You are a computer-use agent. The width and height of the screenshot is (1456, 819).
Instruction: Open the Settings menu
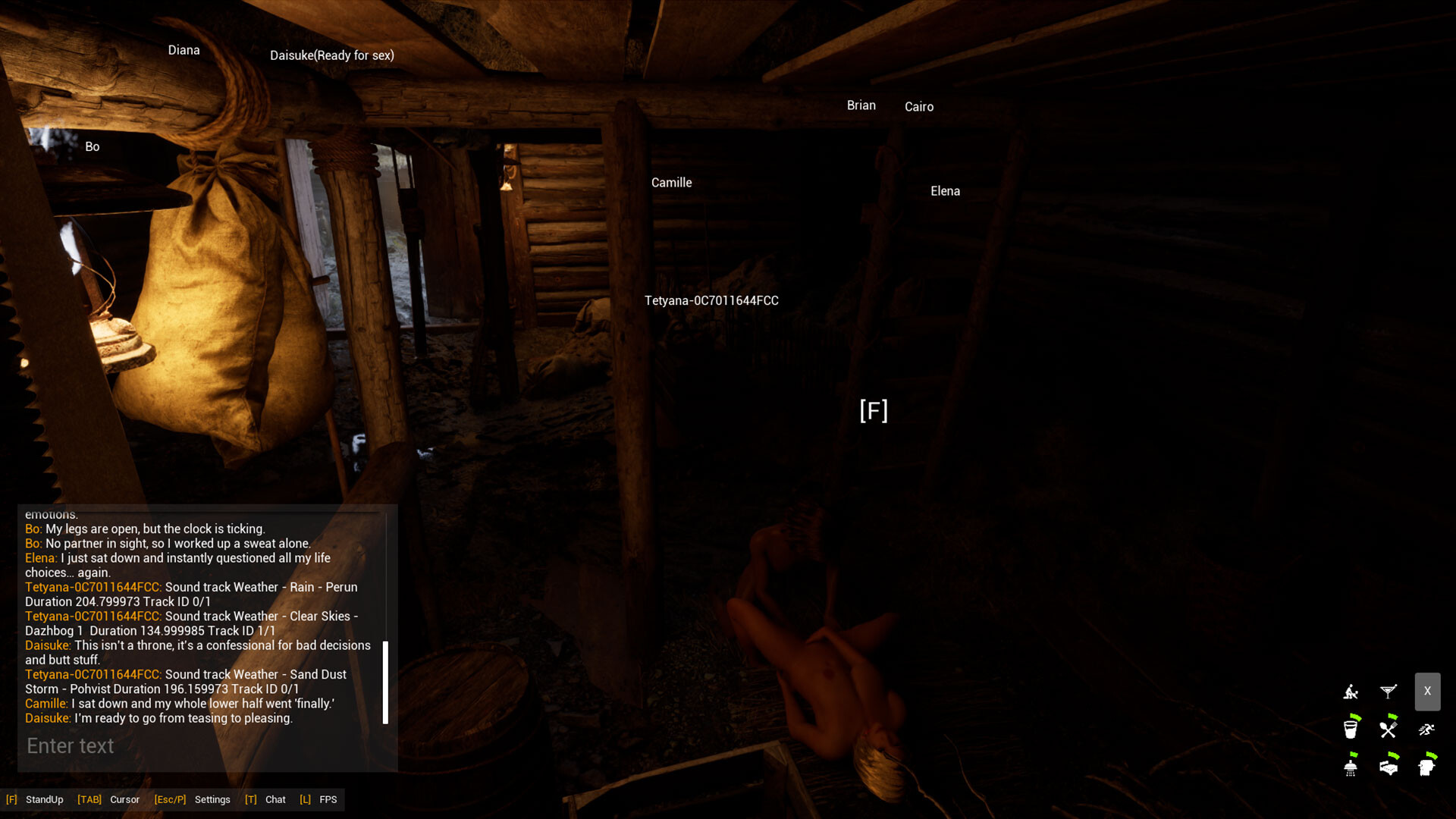(212, 799)
